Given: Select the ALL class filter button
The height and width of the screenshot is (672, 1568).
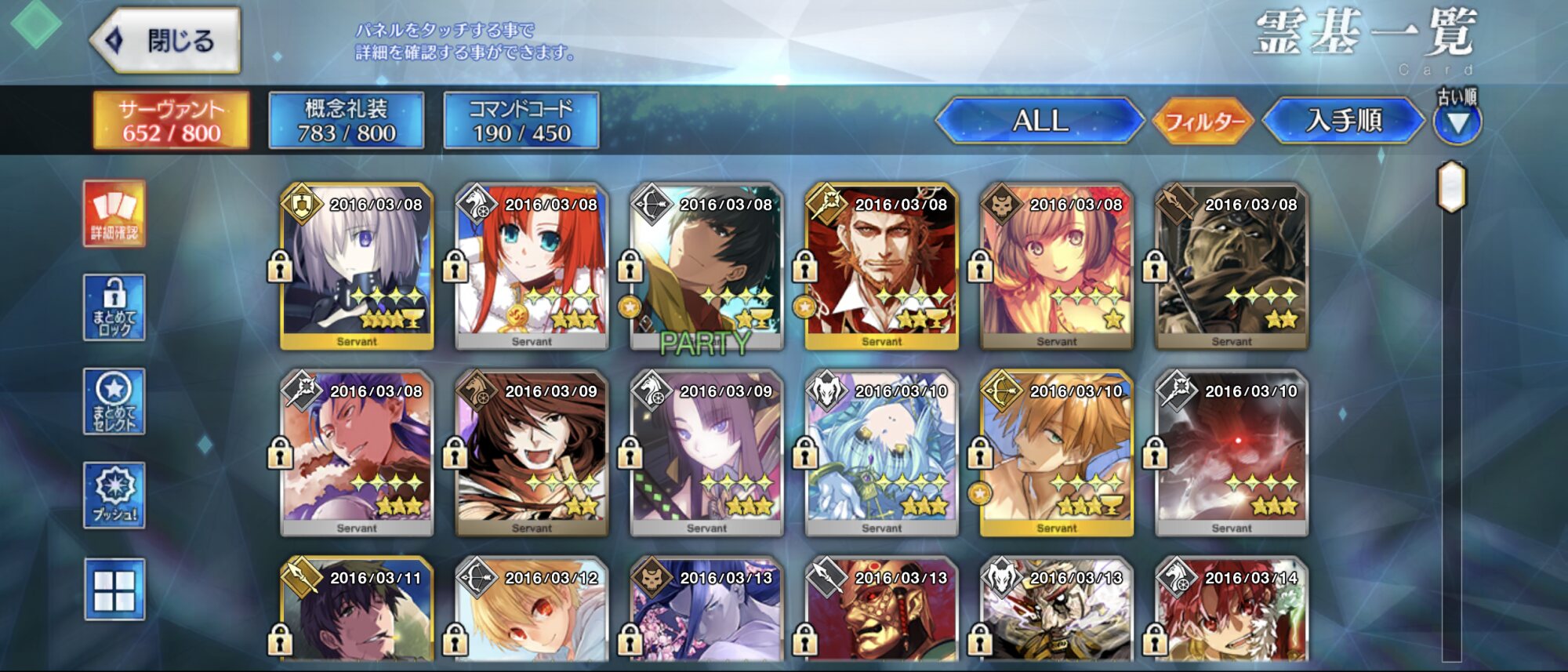Looking at the screenshot, I should [x=1040, y=121].
